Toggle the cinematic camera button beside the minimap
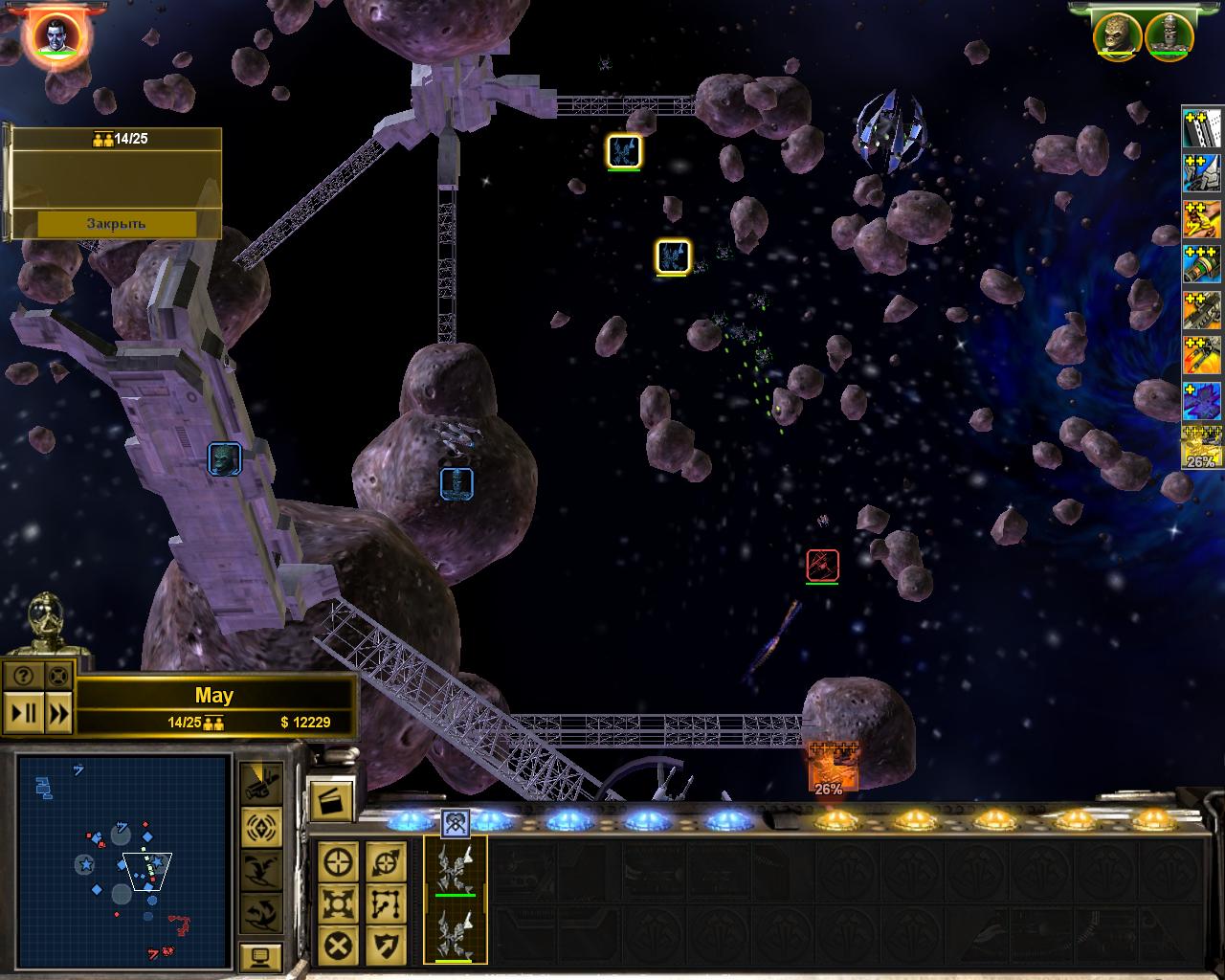The height and width of the screenshot is (980, 1225). click(260, 782)
